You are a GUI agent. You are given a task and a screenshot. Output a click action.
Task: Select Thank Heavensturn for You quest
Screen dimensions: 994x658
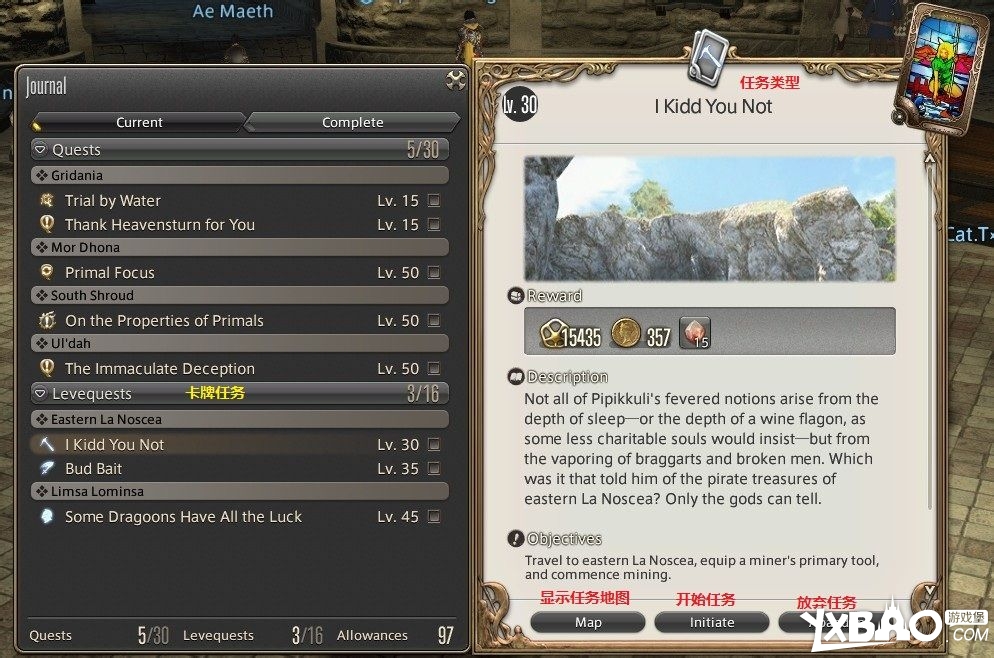[160, 225]
